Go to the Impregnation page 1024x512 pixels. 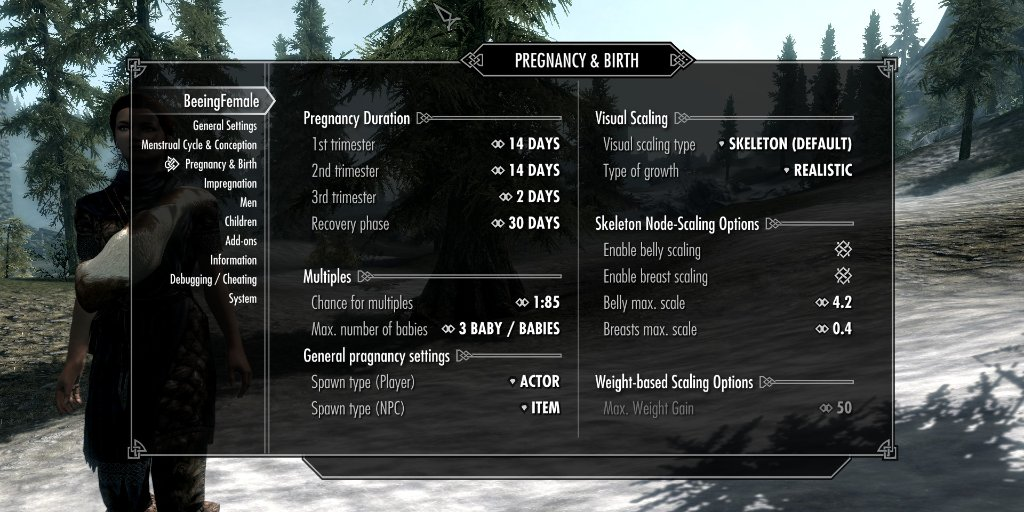pos(230,184)
